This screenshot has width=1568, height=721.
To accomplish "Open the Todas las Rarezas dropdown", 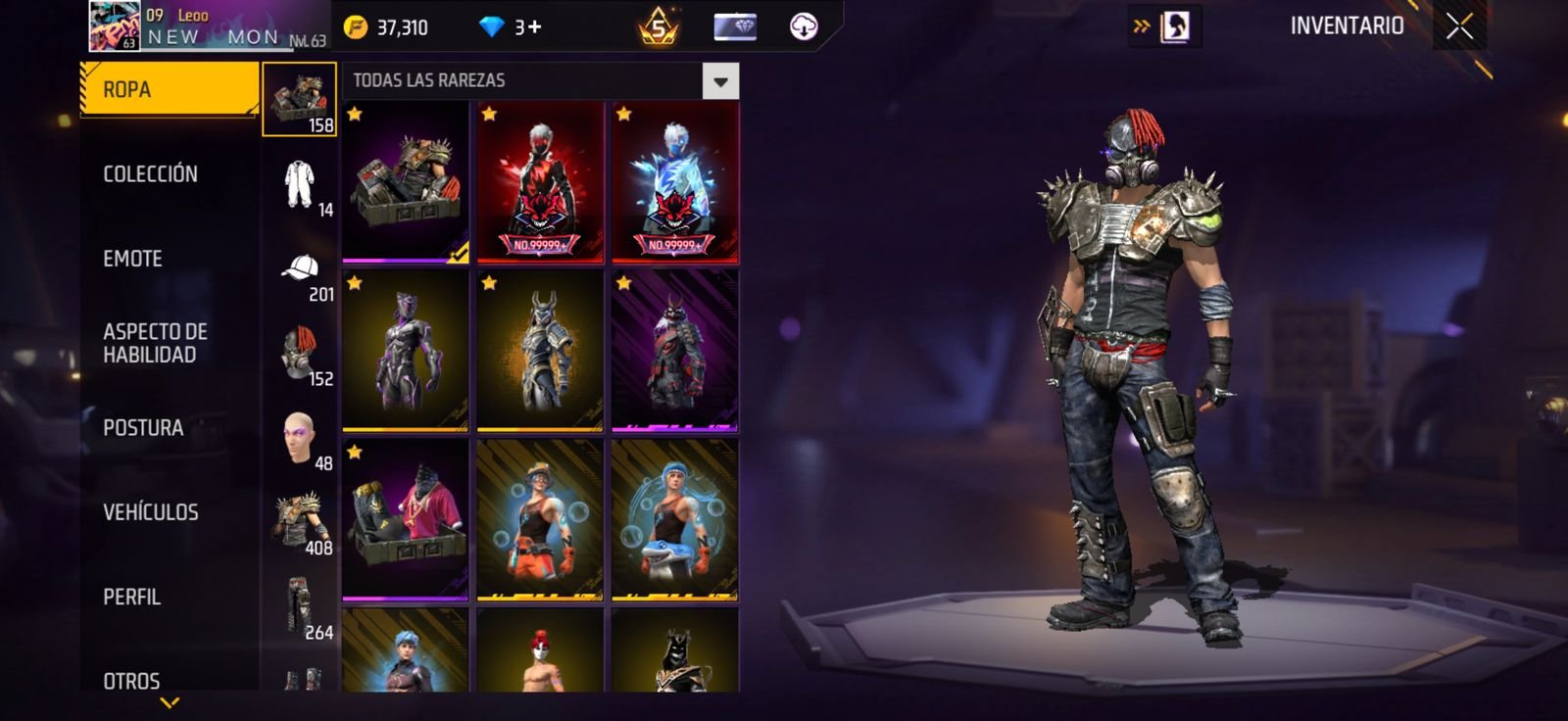I will (720, 81).
